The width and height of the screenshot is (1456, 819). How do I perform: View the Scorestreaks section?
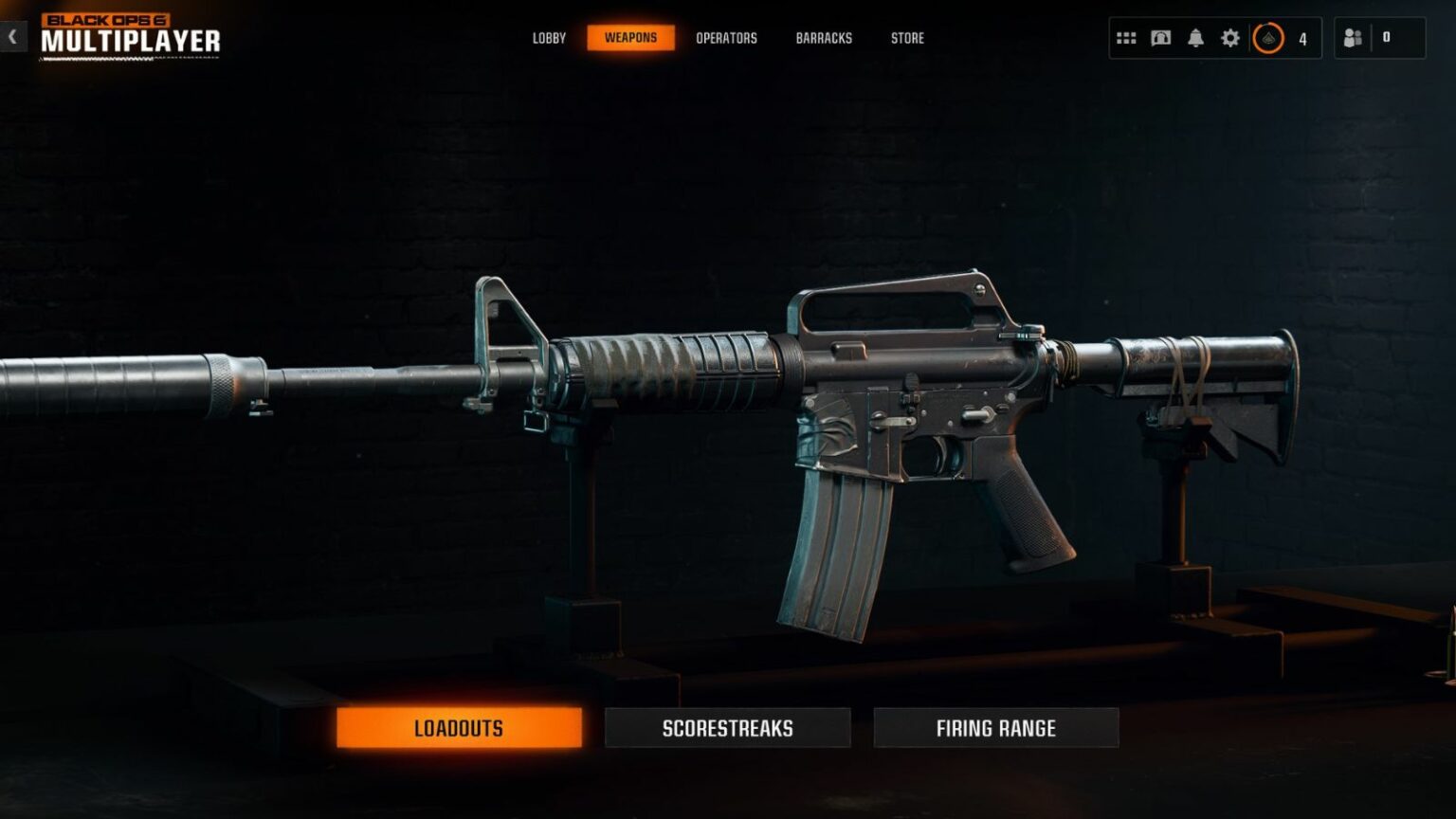tap(727, 728)
